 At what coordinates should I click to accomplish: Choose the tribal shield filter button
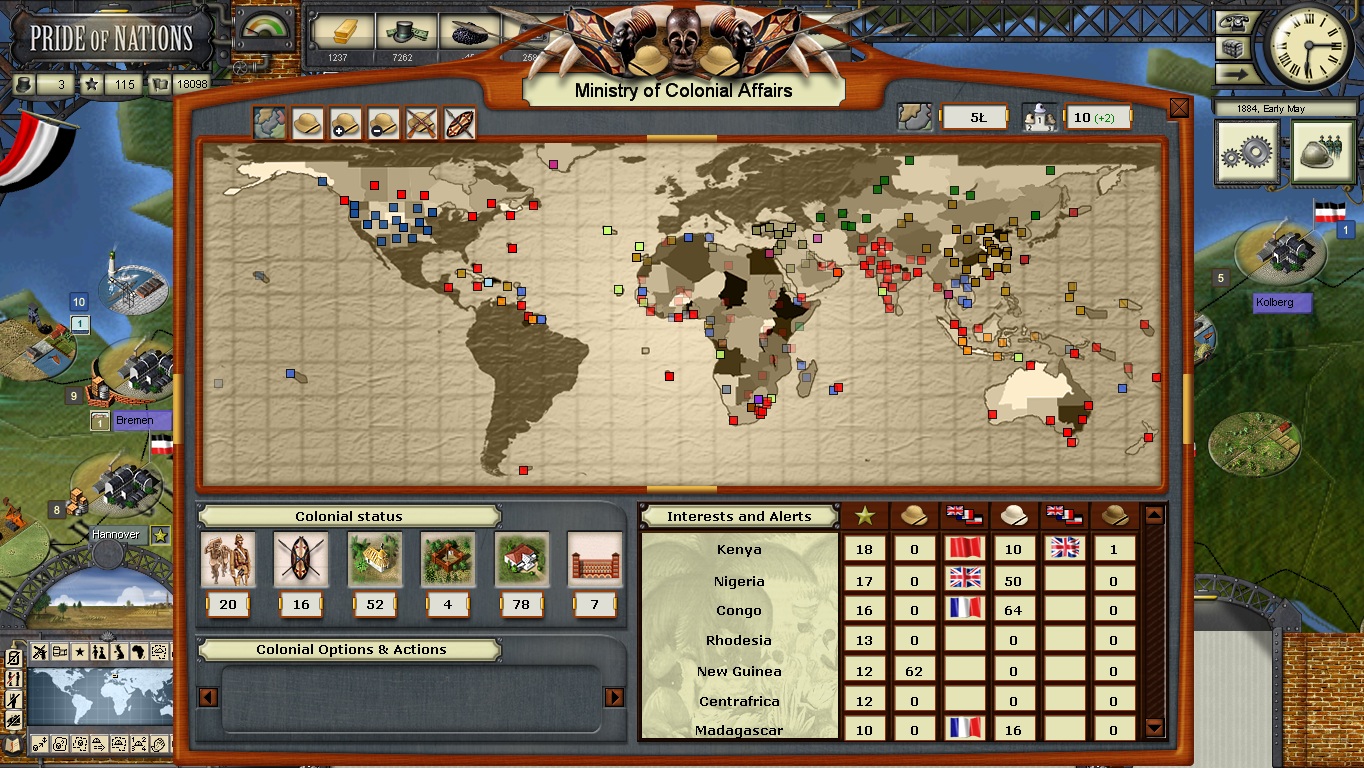(459, 124)
